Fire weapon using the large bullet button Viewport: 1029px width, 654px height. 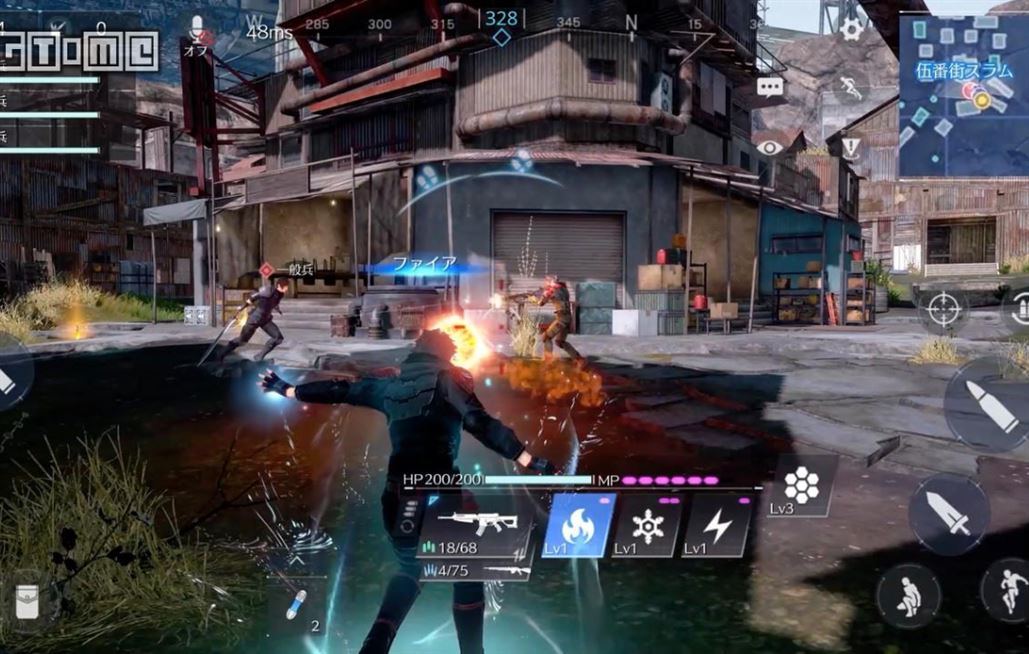click(989, 403)
